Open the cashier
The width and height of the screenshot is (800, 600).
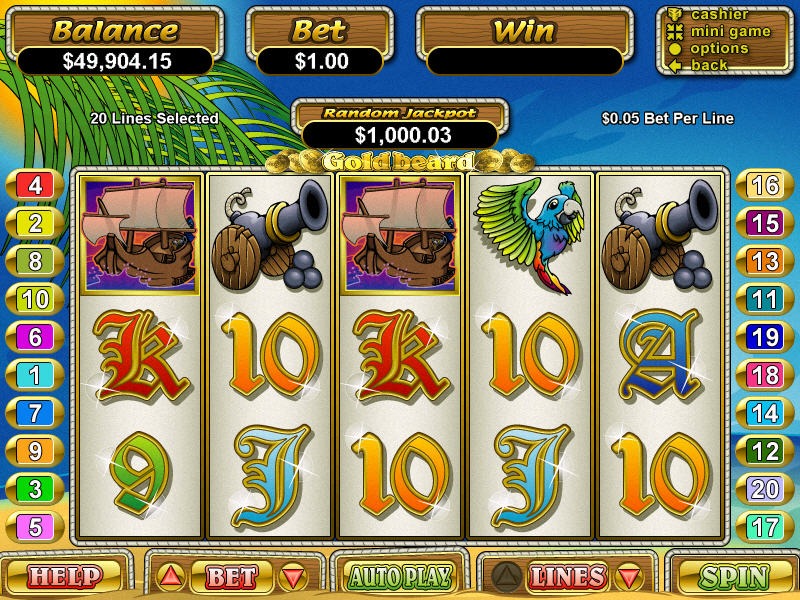(x=720, y=14)
